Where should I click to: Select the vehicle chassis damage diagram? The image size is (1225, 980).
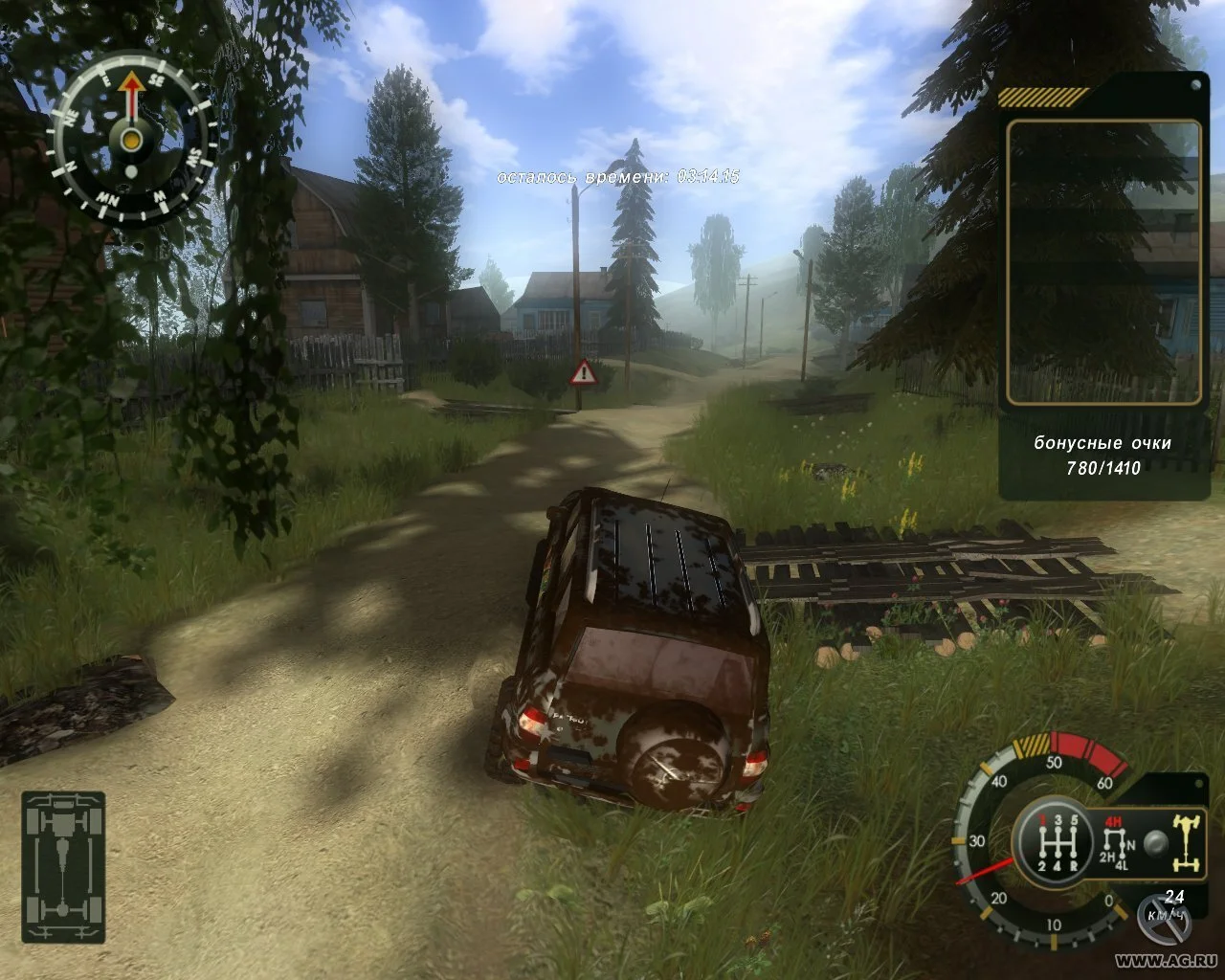pos(63,867)
